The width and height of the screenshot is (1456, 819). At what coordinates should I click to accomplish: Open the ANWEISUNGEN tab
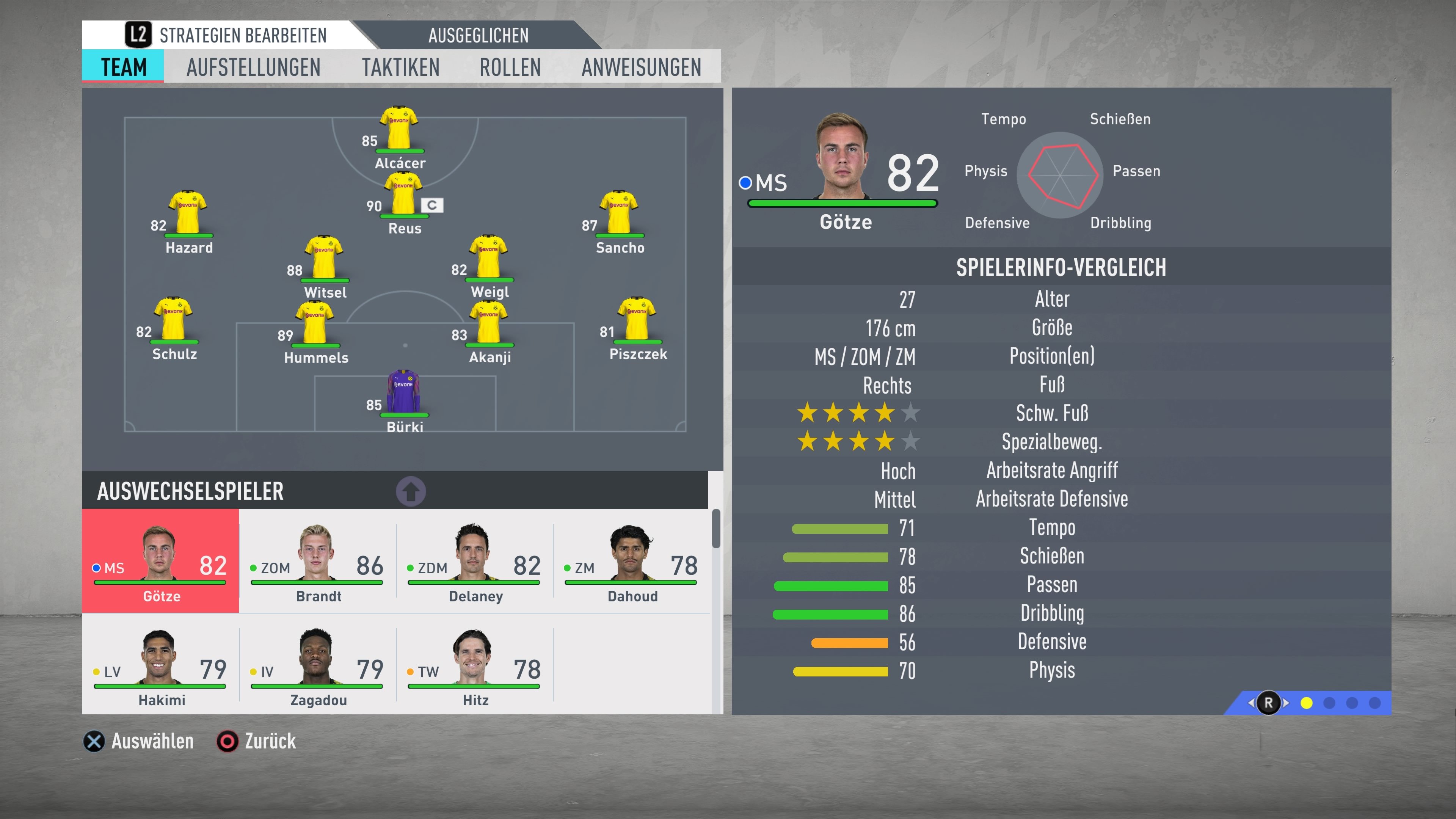pyautogui.click(x=640, y=67)
